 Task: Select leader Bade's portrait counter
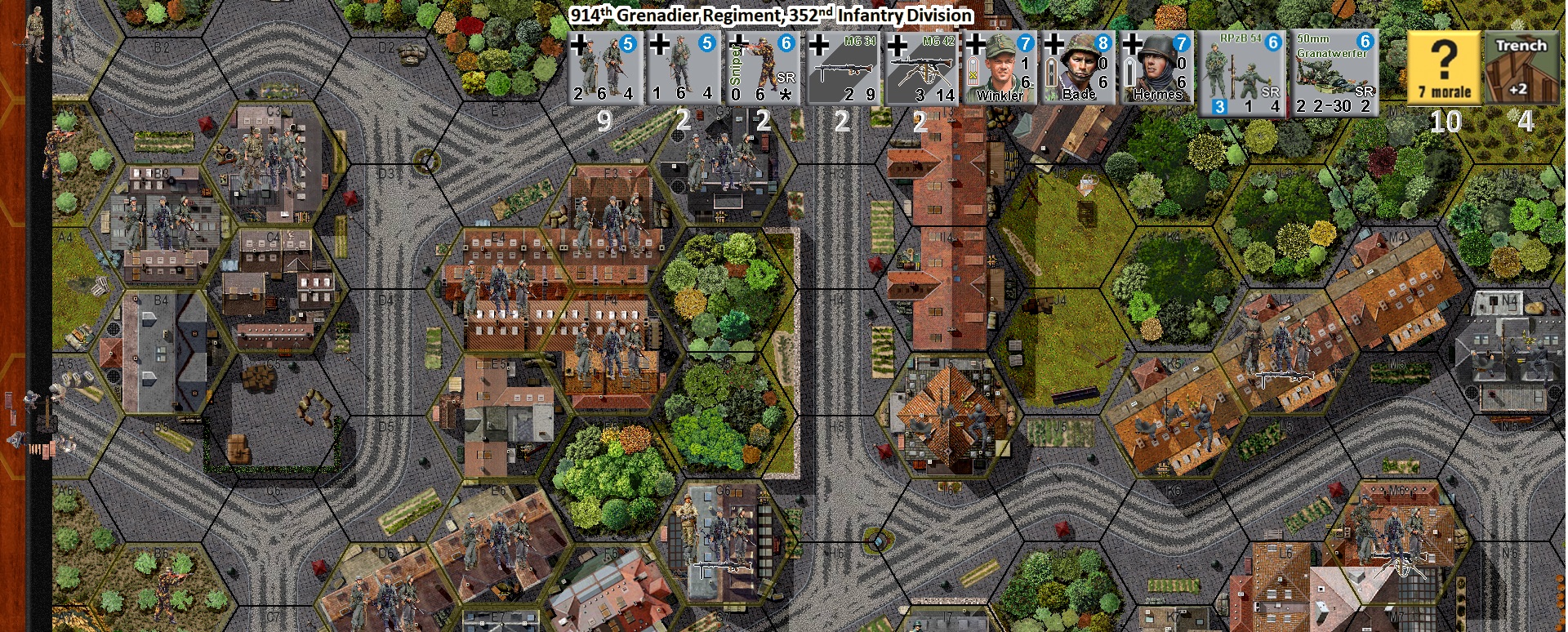pyautogui.click(x=1078, y=69)
